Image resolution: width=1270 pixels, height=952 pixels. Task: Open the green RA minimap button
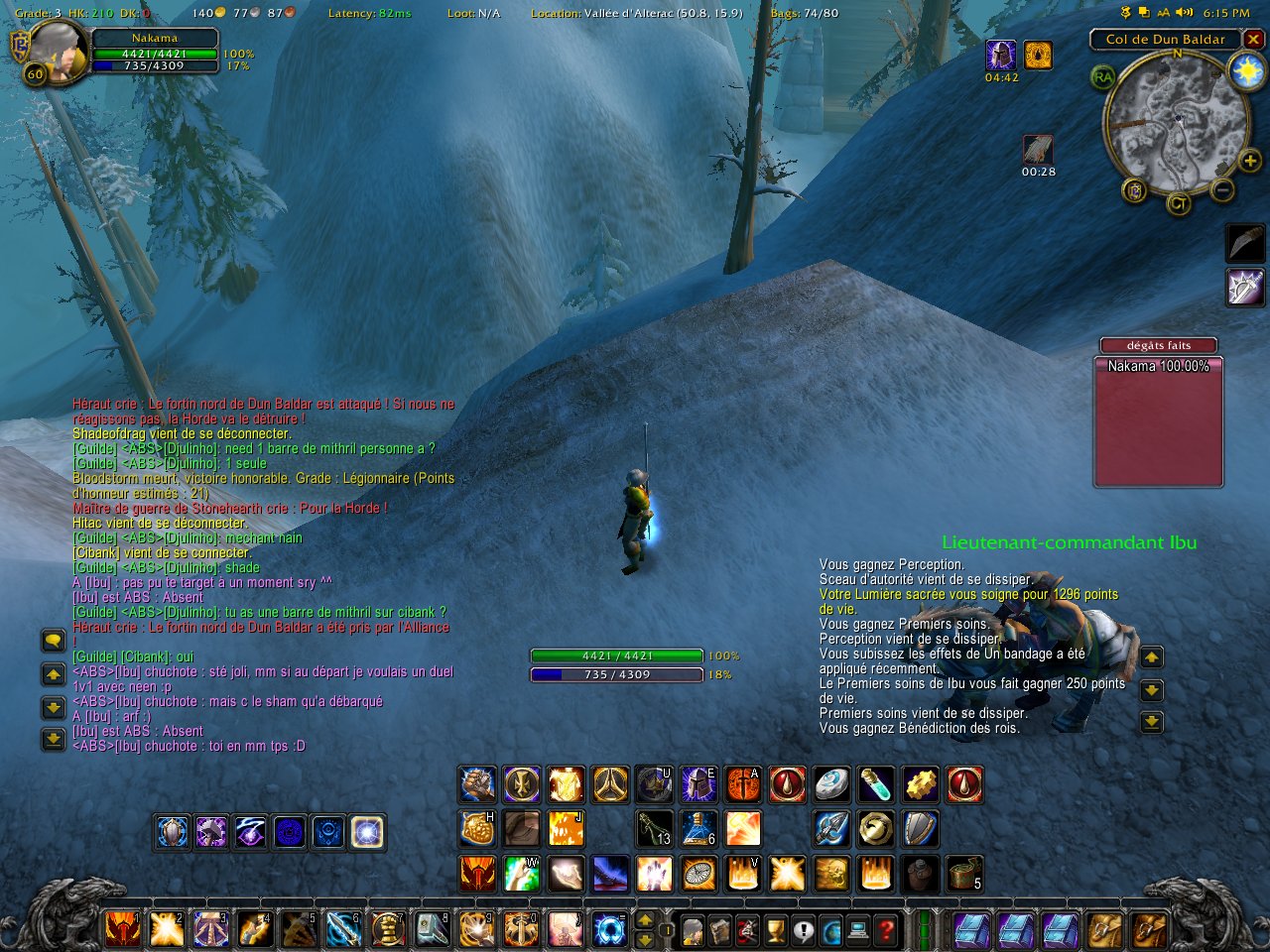click(x=1102, y=77)
